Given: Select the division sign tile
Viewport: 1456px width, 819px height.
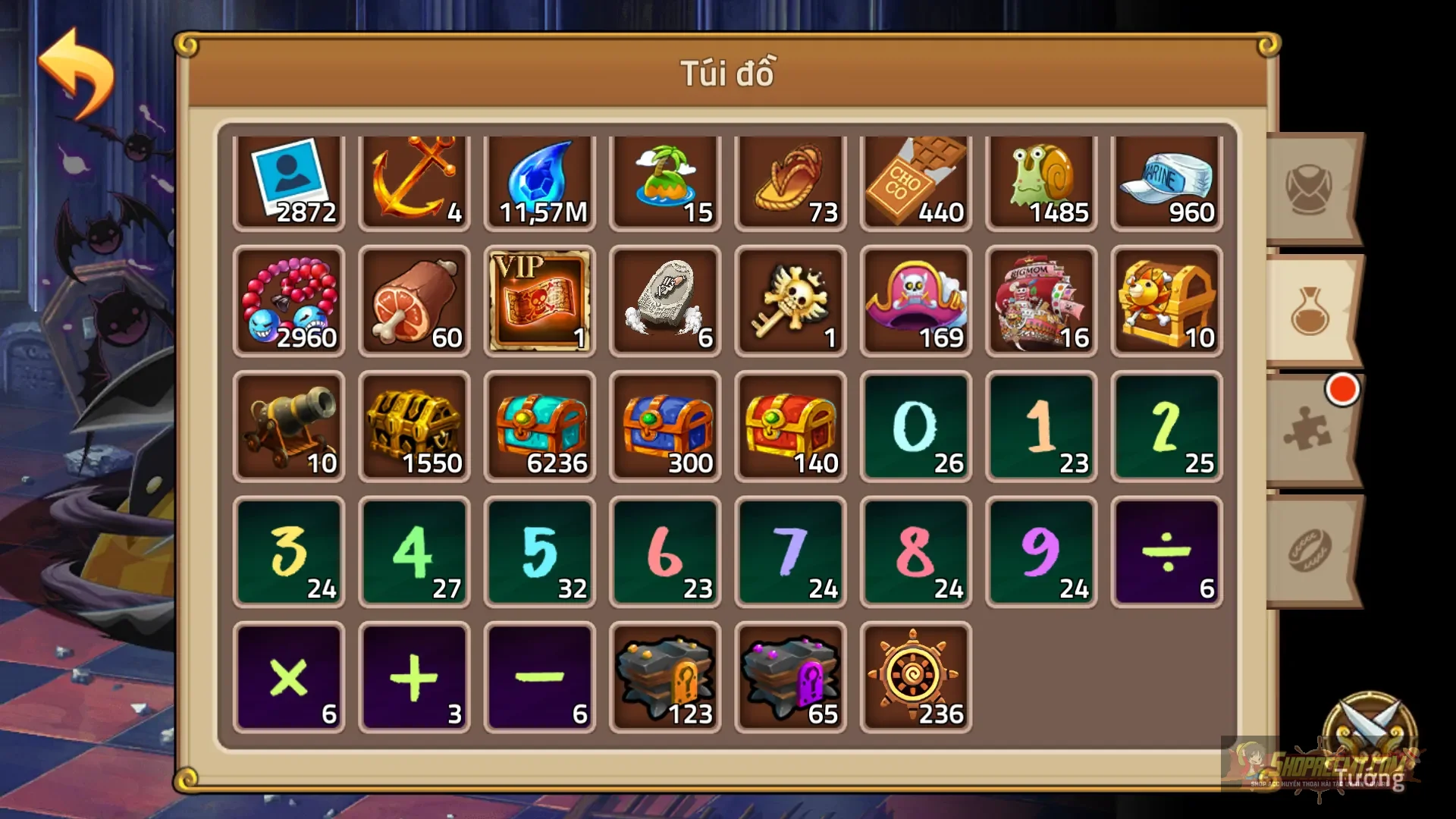Looking at the screenshot, I should pyautogui.click(x=1166, y=550).
